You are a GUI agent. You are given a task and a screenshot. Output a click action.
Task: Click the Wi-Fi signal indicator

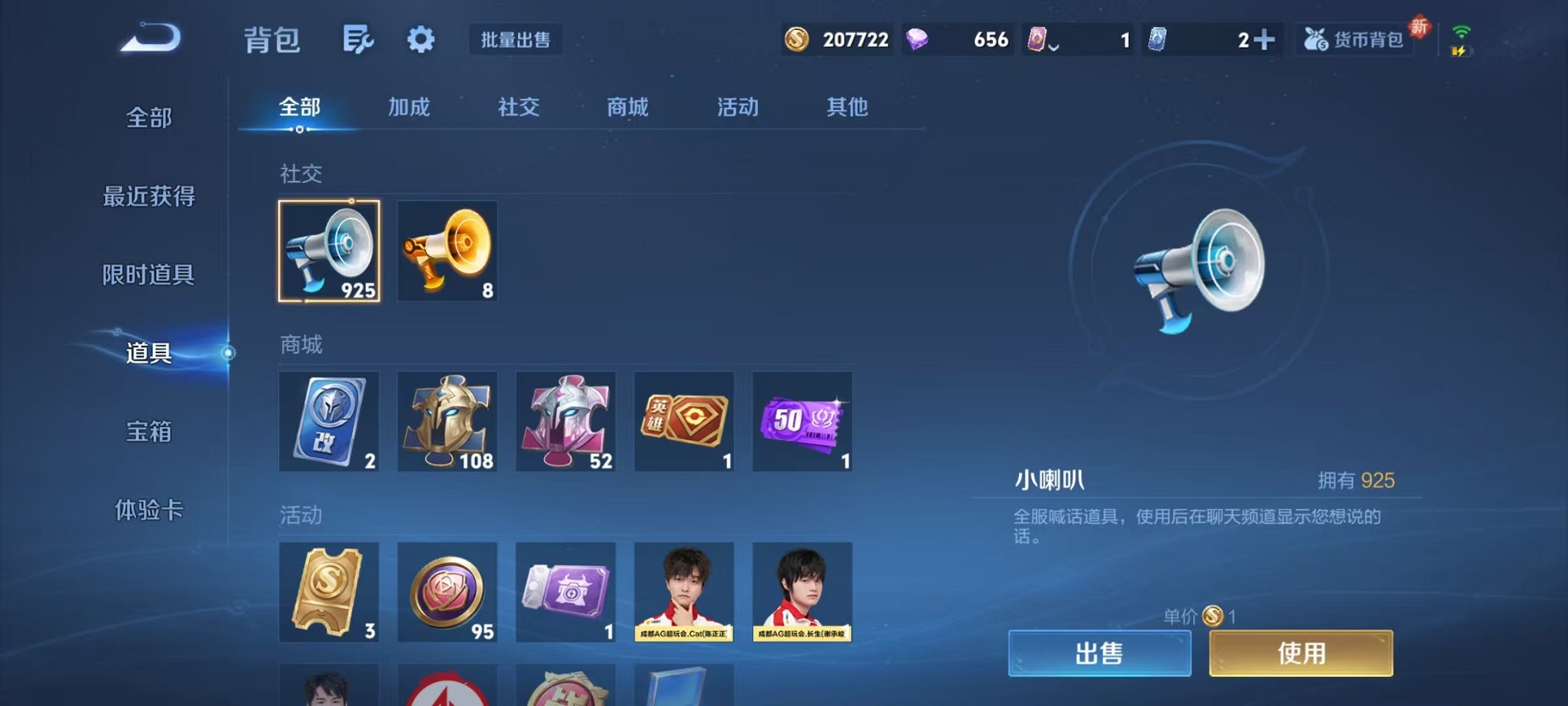[x=1461, y=31]
